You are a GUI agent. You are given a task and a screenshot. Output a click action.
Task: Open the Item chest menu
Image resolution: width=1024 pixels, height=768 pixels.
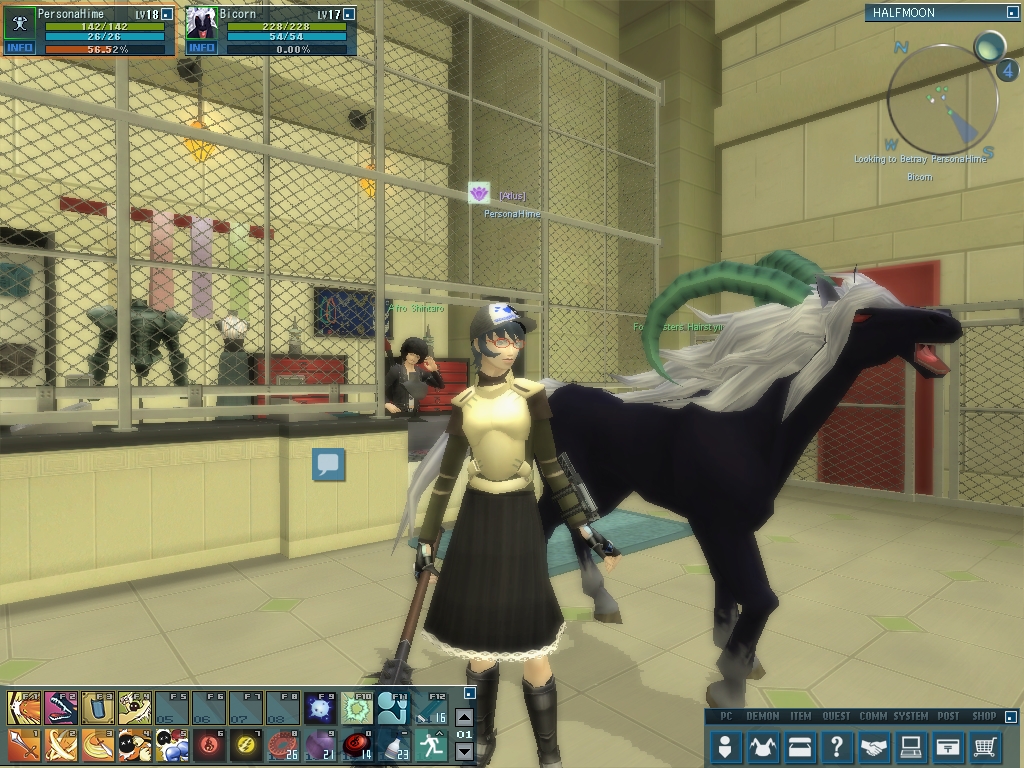[799, 746]
